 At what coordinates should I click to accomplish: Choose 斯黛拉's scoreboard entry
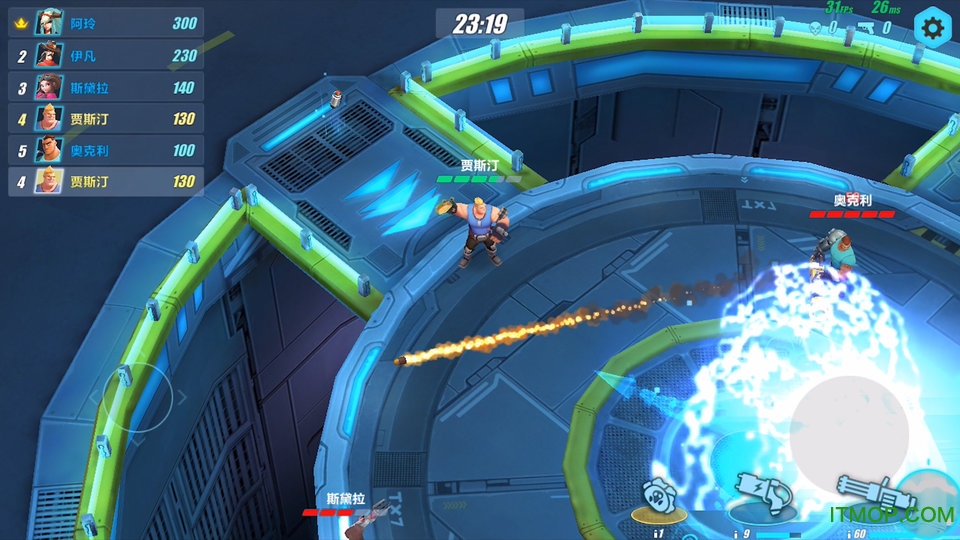pyautogui.click(x=106, y=87)
